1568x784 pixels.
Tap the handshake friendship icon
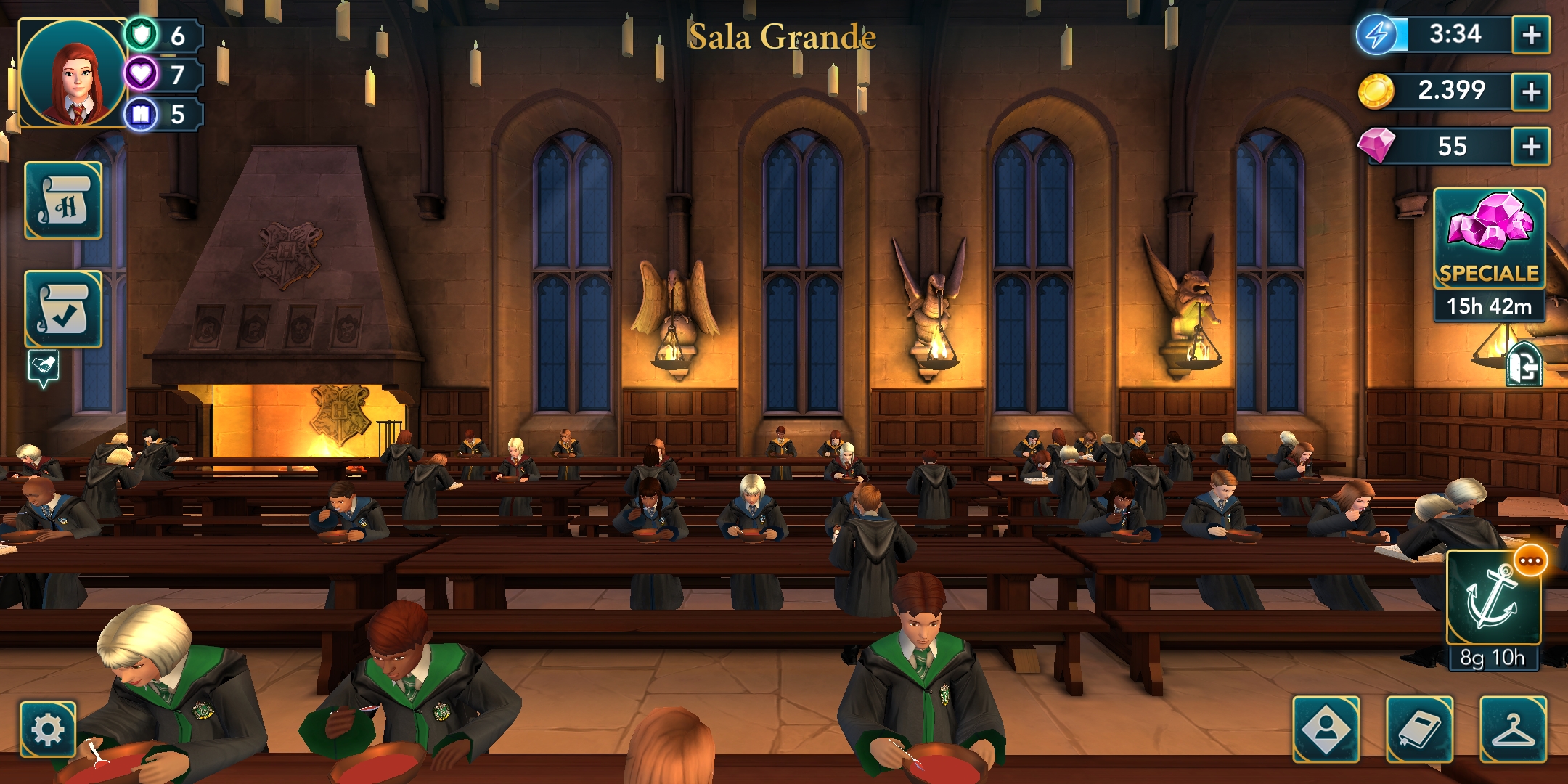tap(44, 367)
